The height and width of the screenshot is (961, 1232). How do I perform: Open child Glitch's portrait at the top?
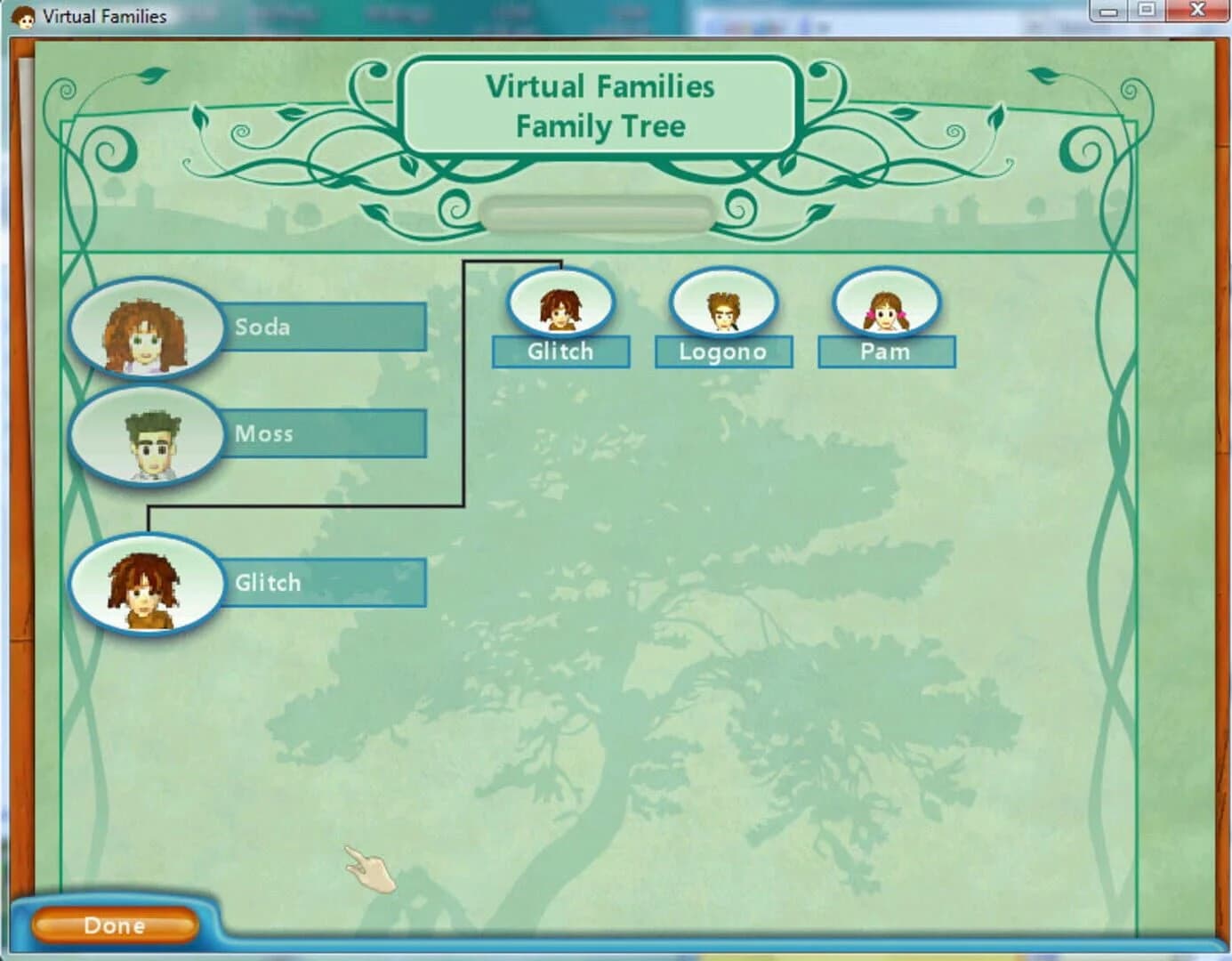(560, 303)
